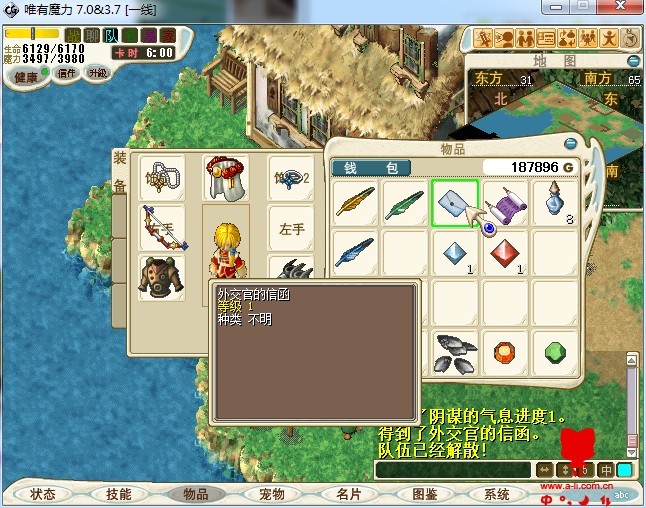Image resolution: width=646 pixels, height=508 pixels.
Task: Select the green gem item
Action: point(555,352)
